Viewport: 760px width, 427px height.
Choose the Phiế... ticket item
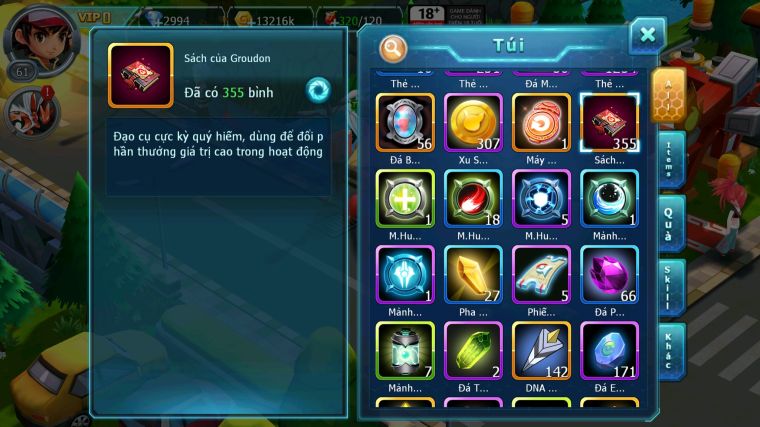point(541,273)
